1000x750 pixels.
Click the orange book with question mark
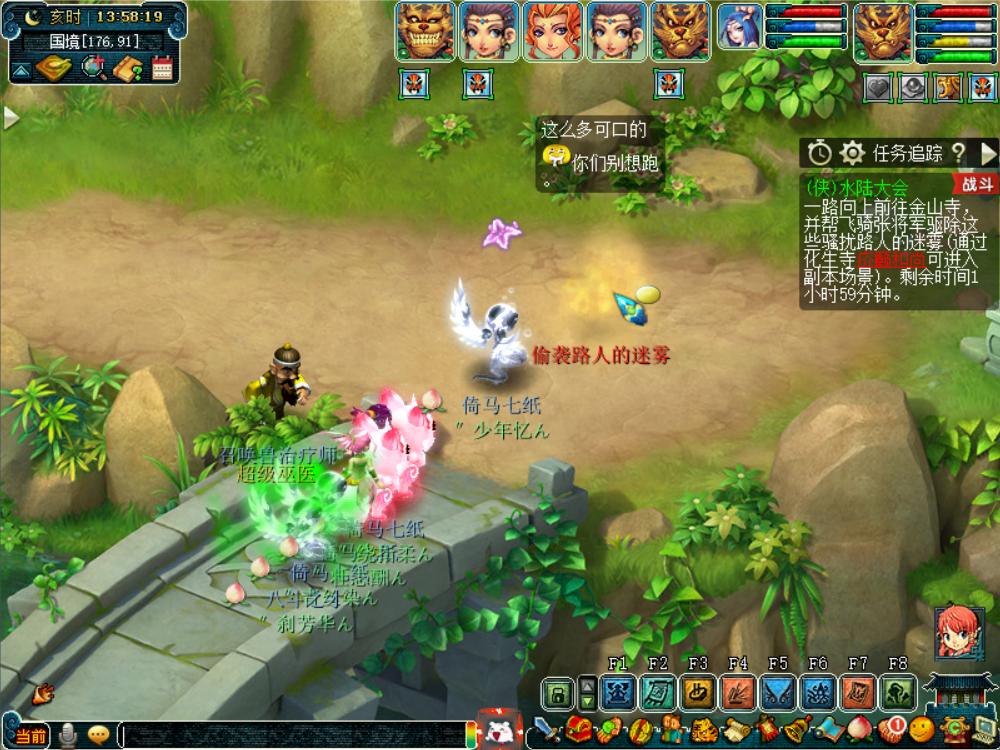click(127, 69)
